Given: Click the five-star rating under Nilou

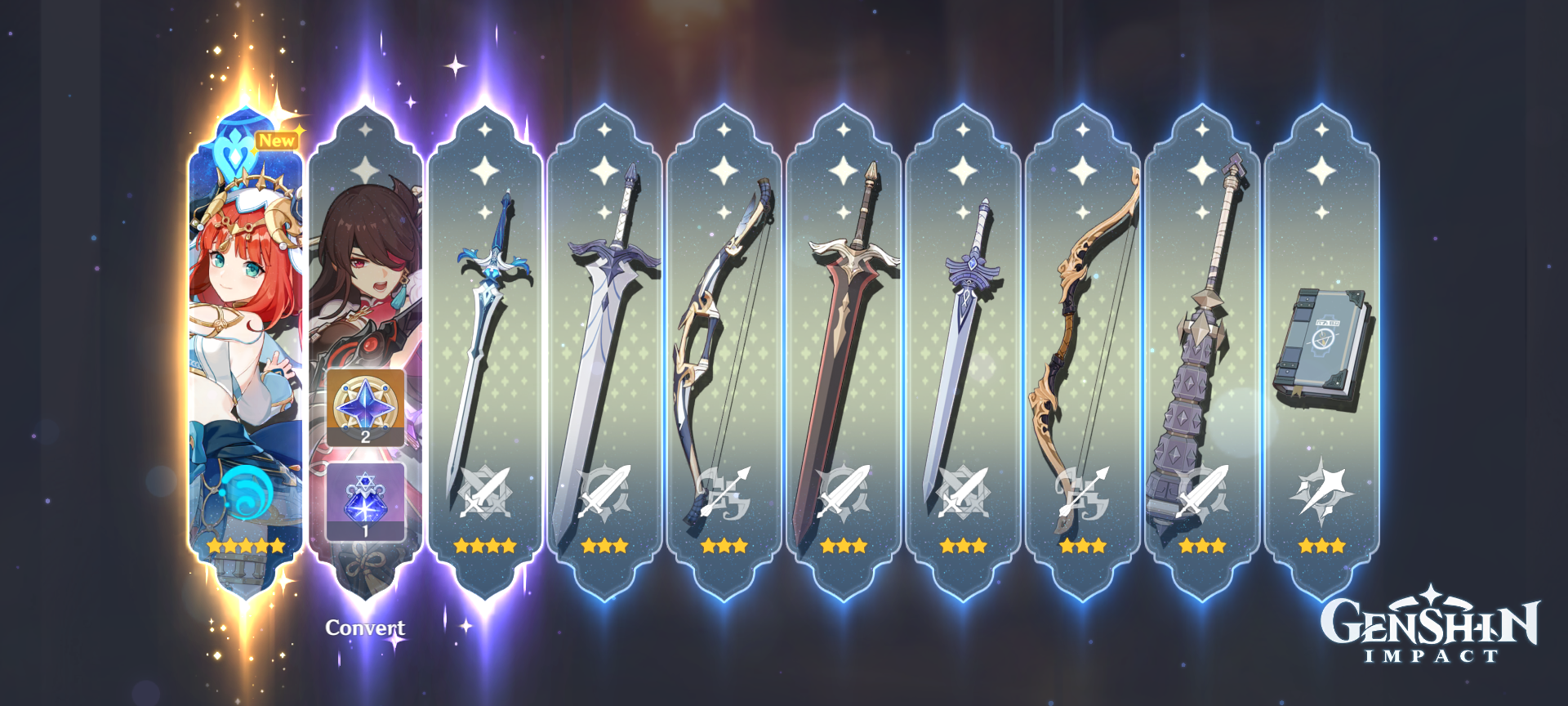Looking at the screenshot, I should point(246,547).
